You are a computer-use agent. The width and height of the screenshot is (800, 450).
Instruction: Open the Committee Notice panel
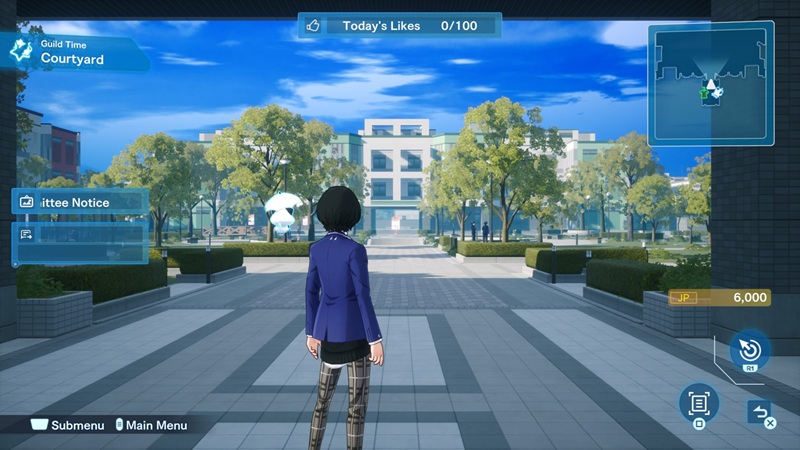81,202
